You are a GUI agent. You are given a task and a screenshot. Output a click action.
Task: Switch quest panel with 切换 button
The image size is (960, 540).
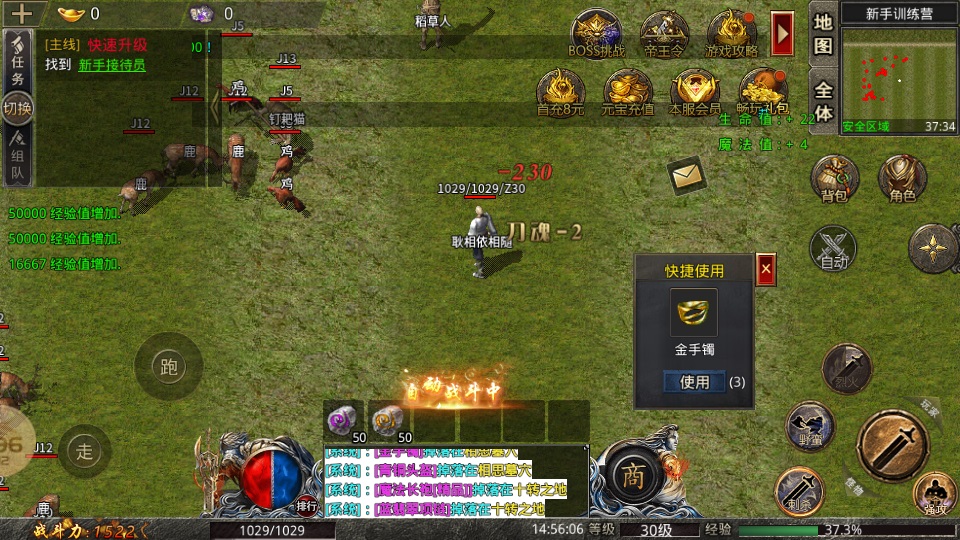tap(18, 108)
